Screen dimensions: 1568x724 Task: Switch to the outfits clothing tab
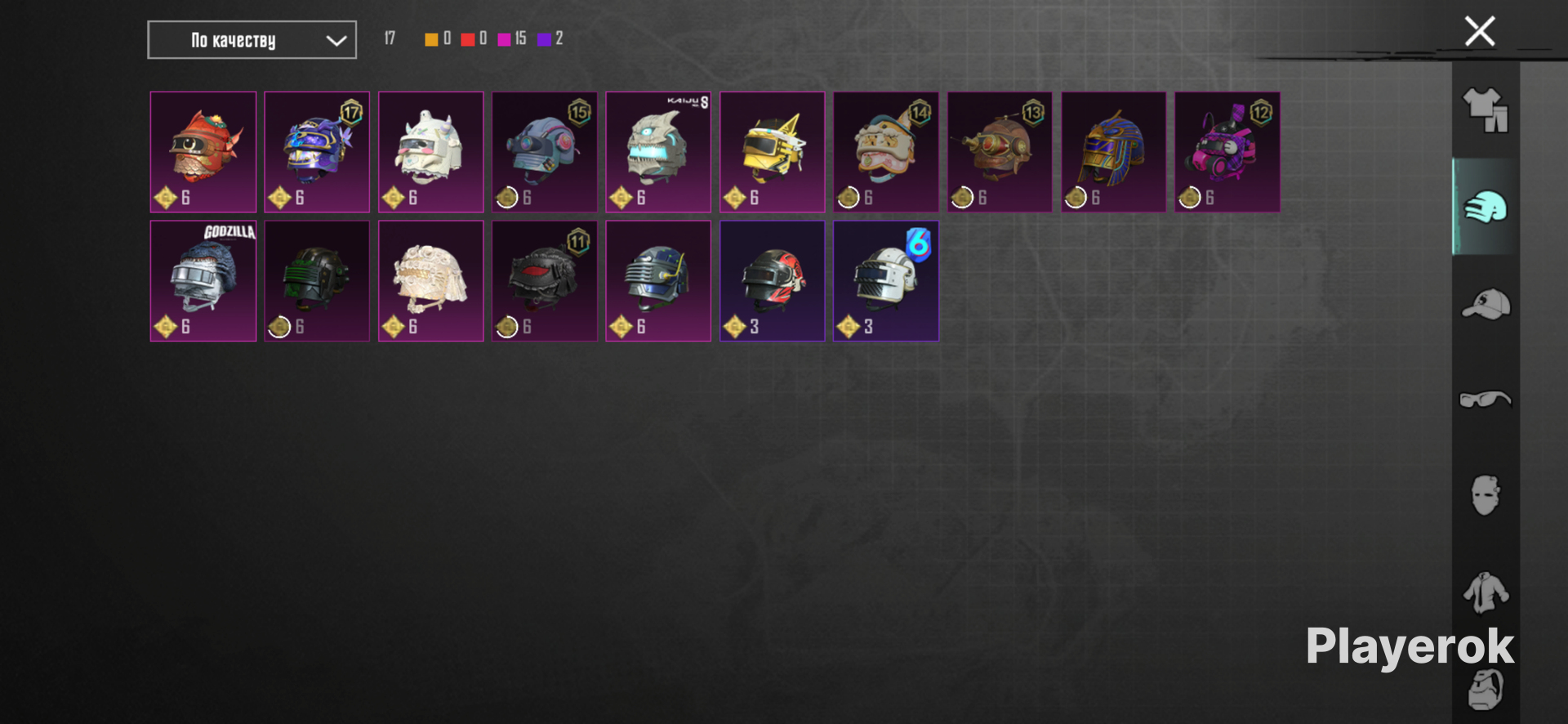click(x=1485, y=110)
